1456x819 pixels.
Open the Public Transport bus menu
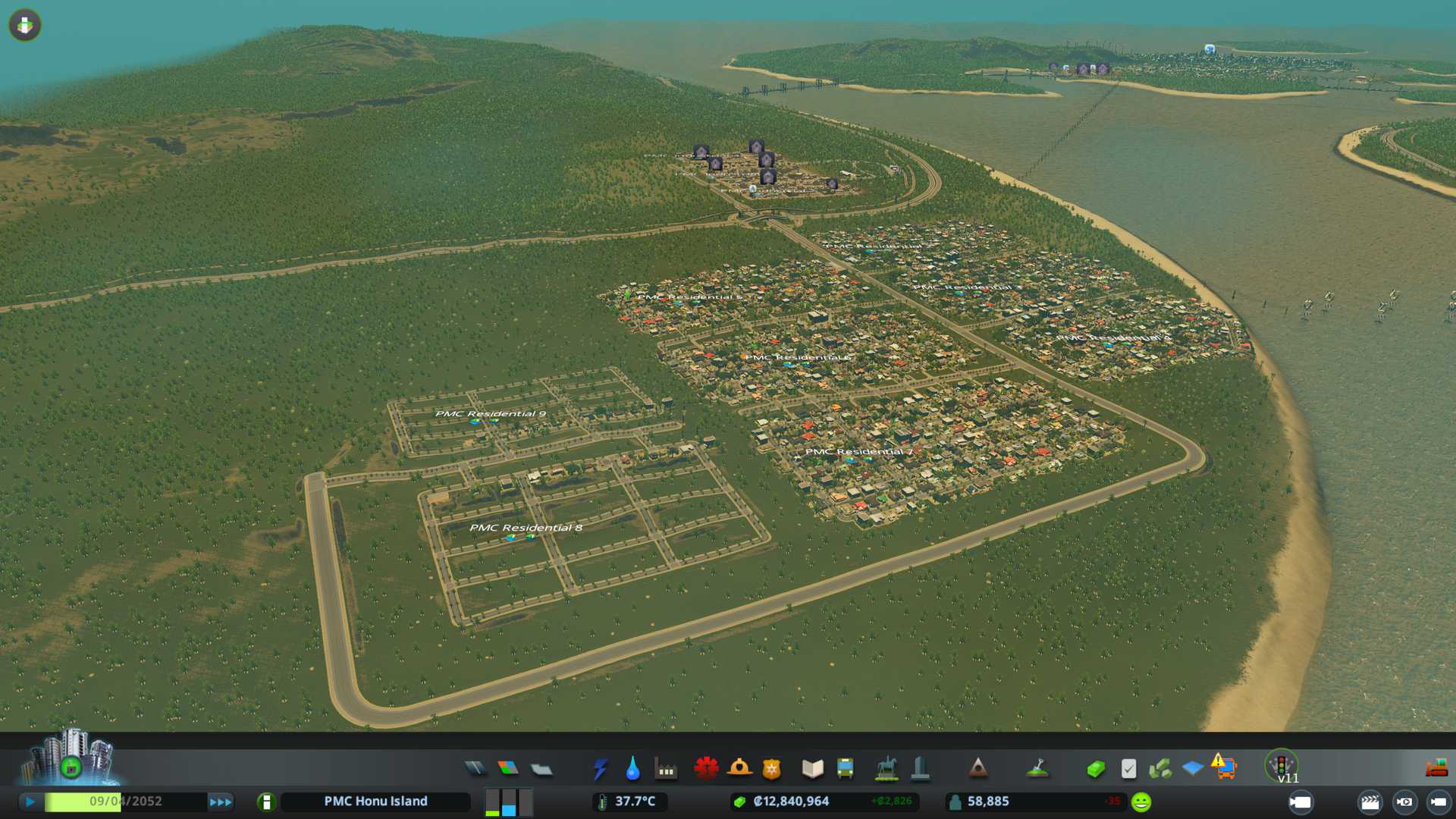pyautogui.click(x=845, y=769)
